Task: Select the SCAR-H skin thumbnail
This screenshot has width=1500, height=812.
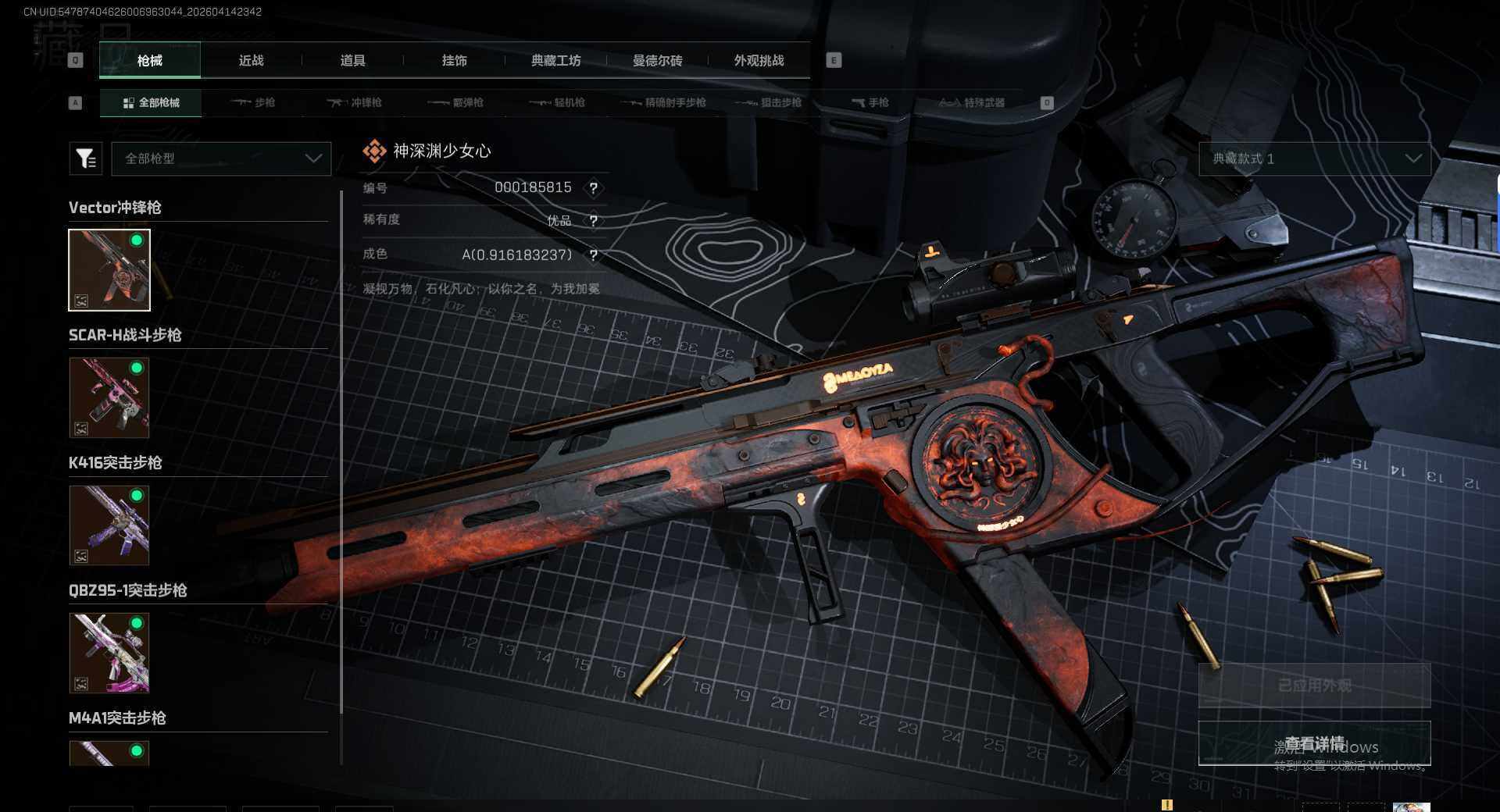Action: [109, 397]
